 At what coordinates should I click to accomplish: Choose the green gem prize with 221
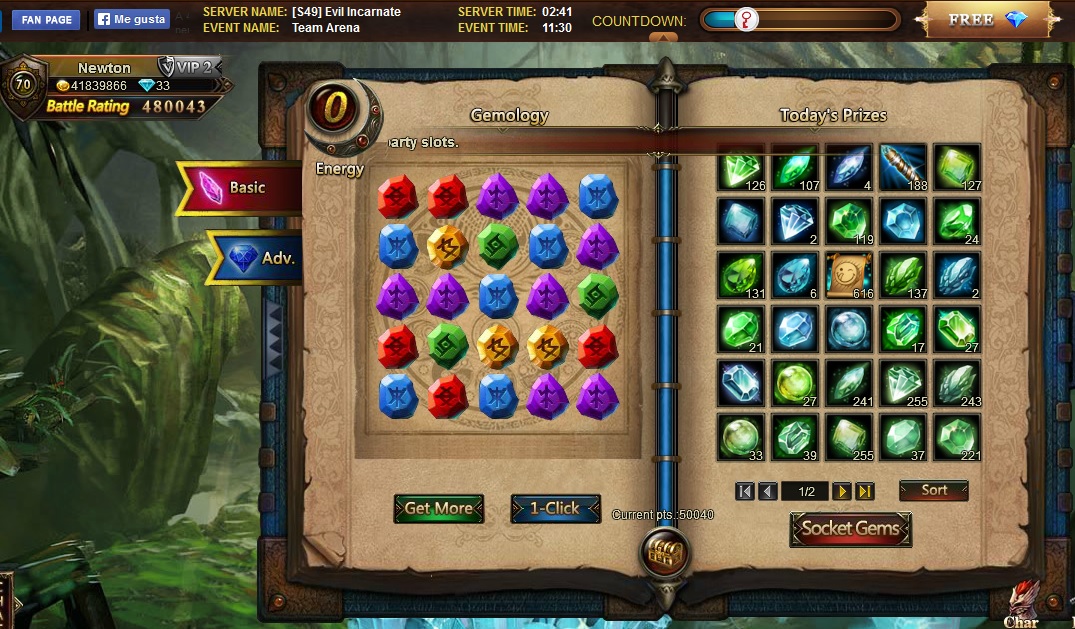(956, 437)
